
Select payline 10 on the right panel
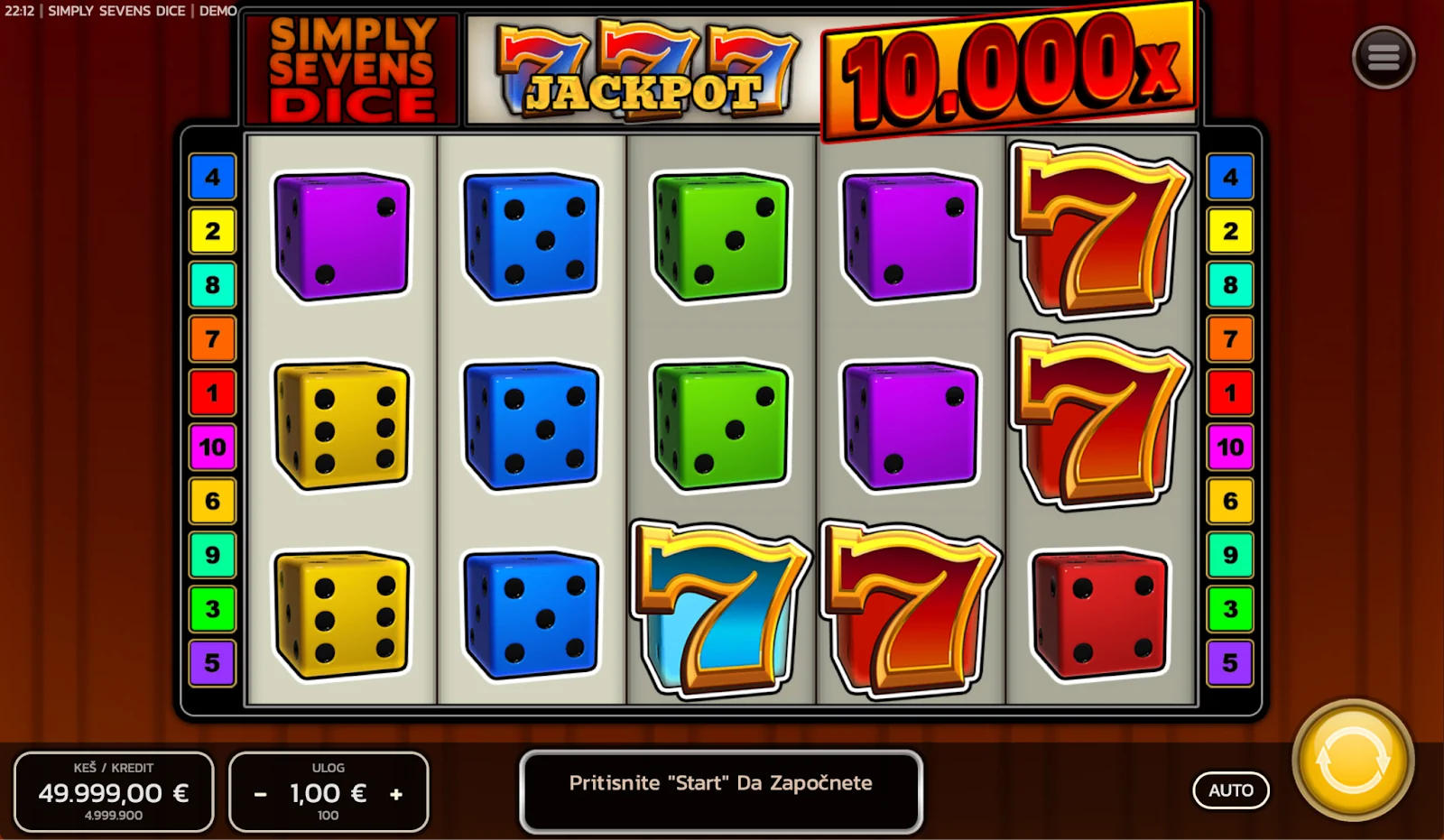[x=1229, y=447]
